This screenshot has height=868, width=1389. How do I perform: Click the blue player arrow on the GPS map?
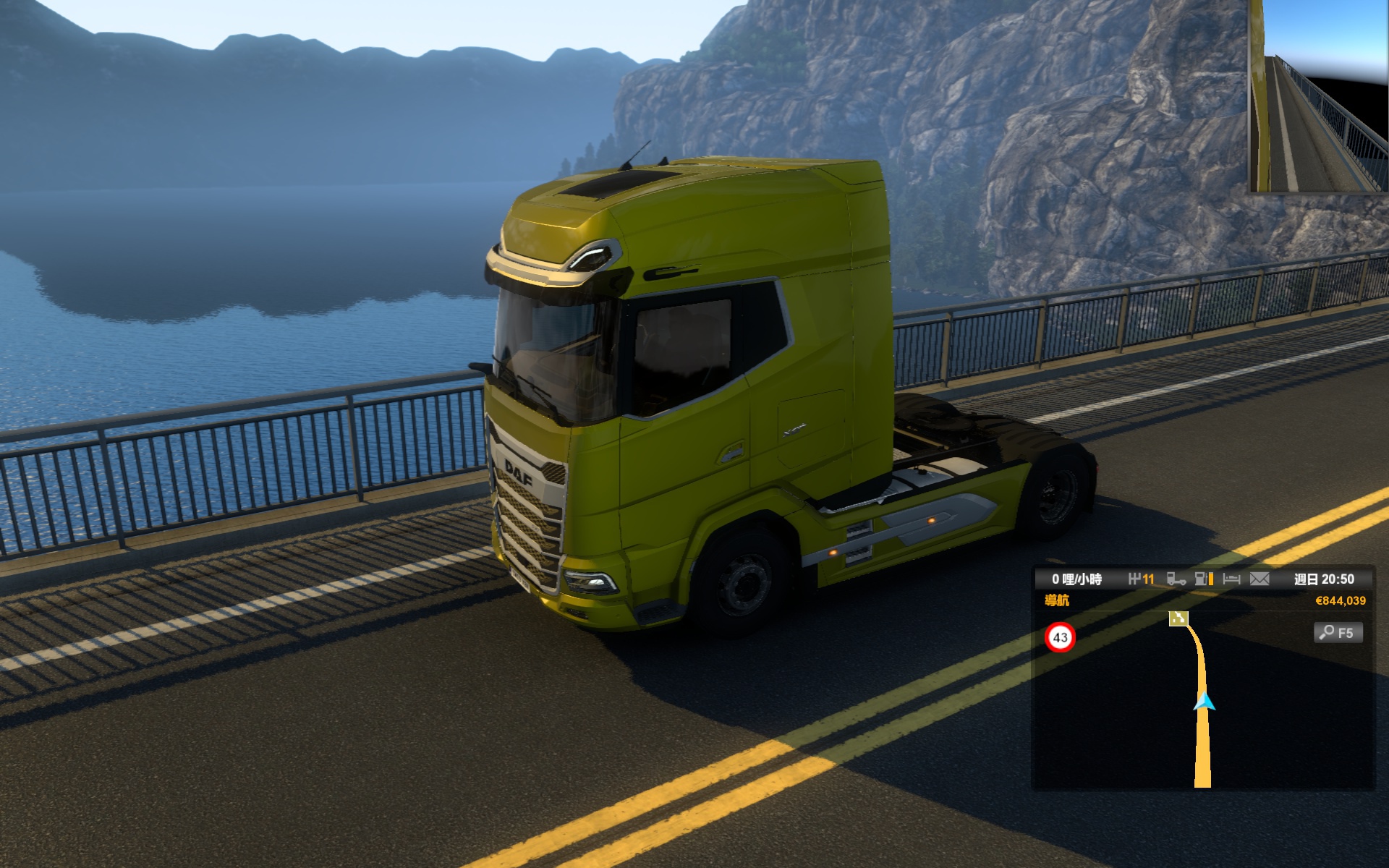click(1204, 701)
